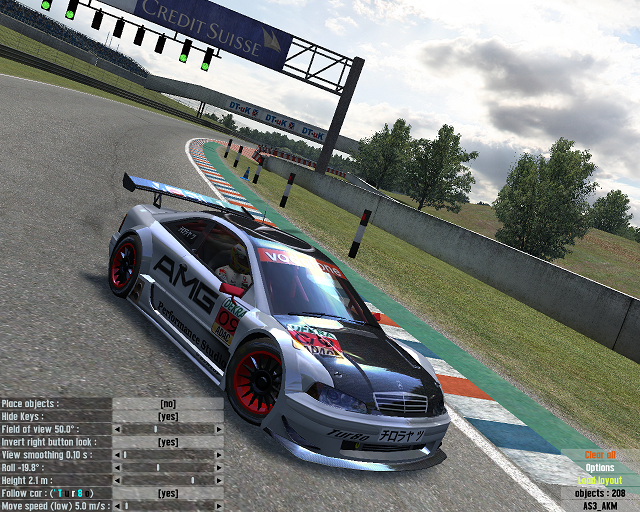Toggle the Hide Keys option
The image size is (640, 512).
(x=168, y=416)
